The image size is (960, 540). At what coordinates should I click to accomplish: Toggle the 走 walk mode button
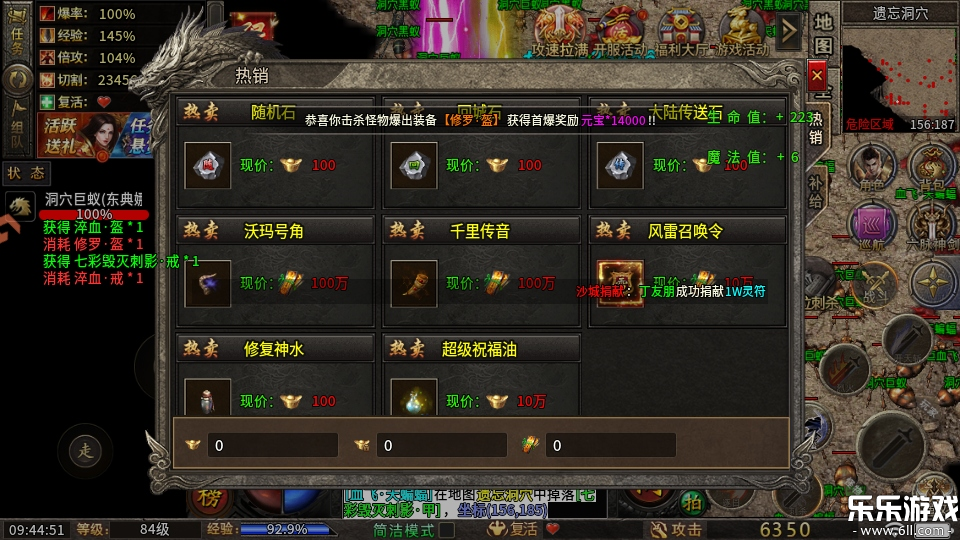84,451
